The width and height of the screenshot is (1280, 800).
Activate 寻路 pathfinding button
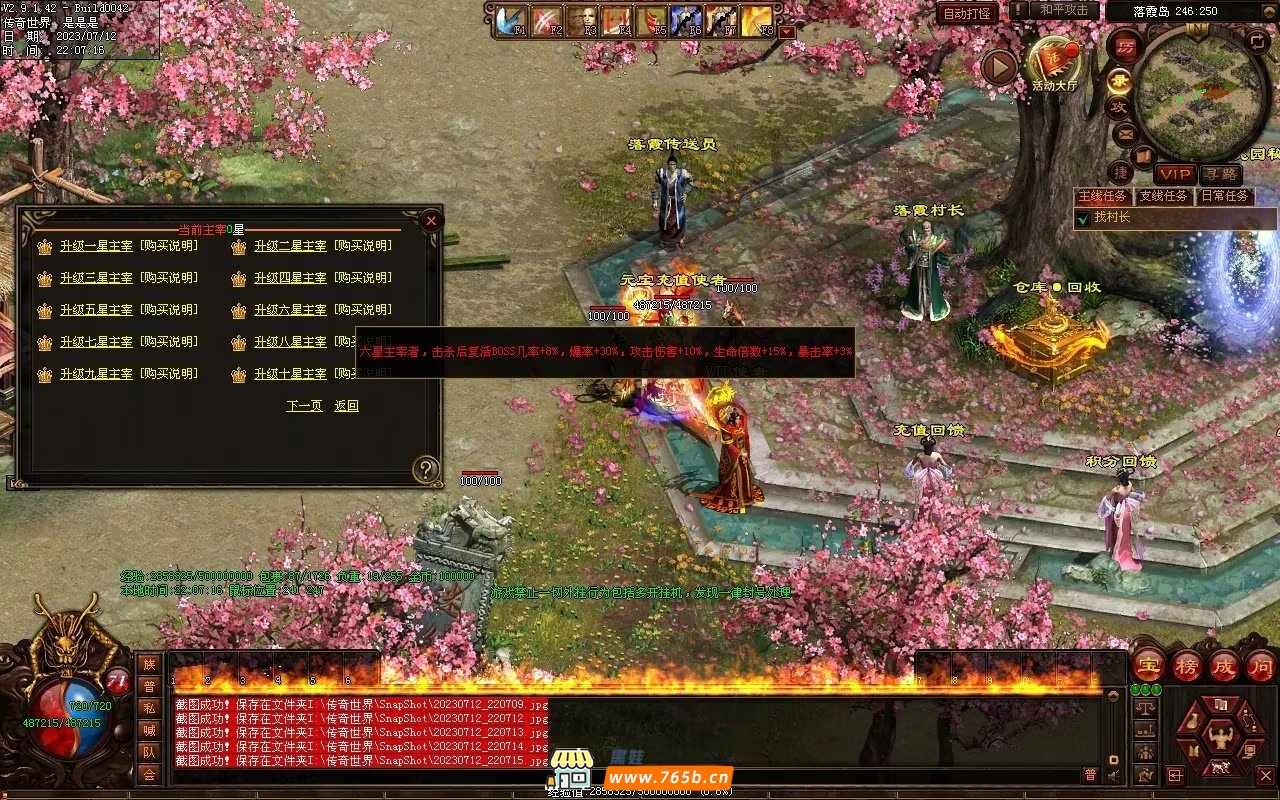click(x=1220, y=174)
